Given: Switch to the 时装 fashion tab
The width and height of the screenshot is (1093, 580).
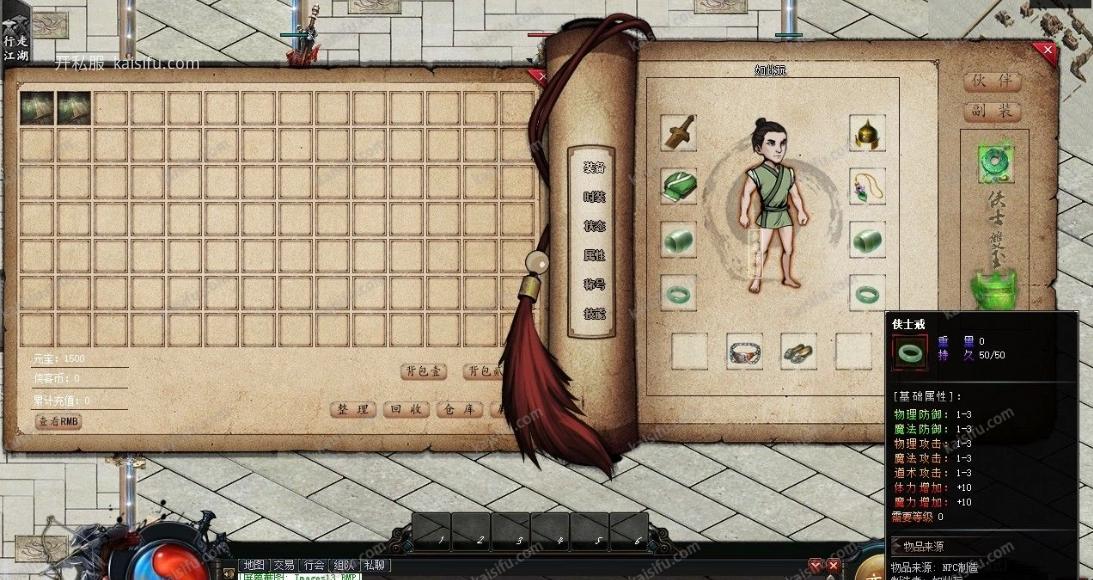Looking at the screenshot, I should [x=594, y=197].
